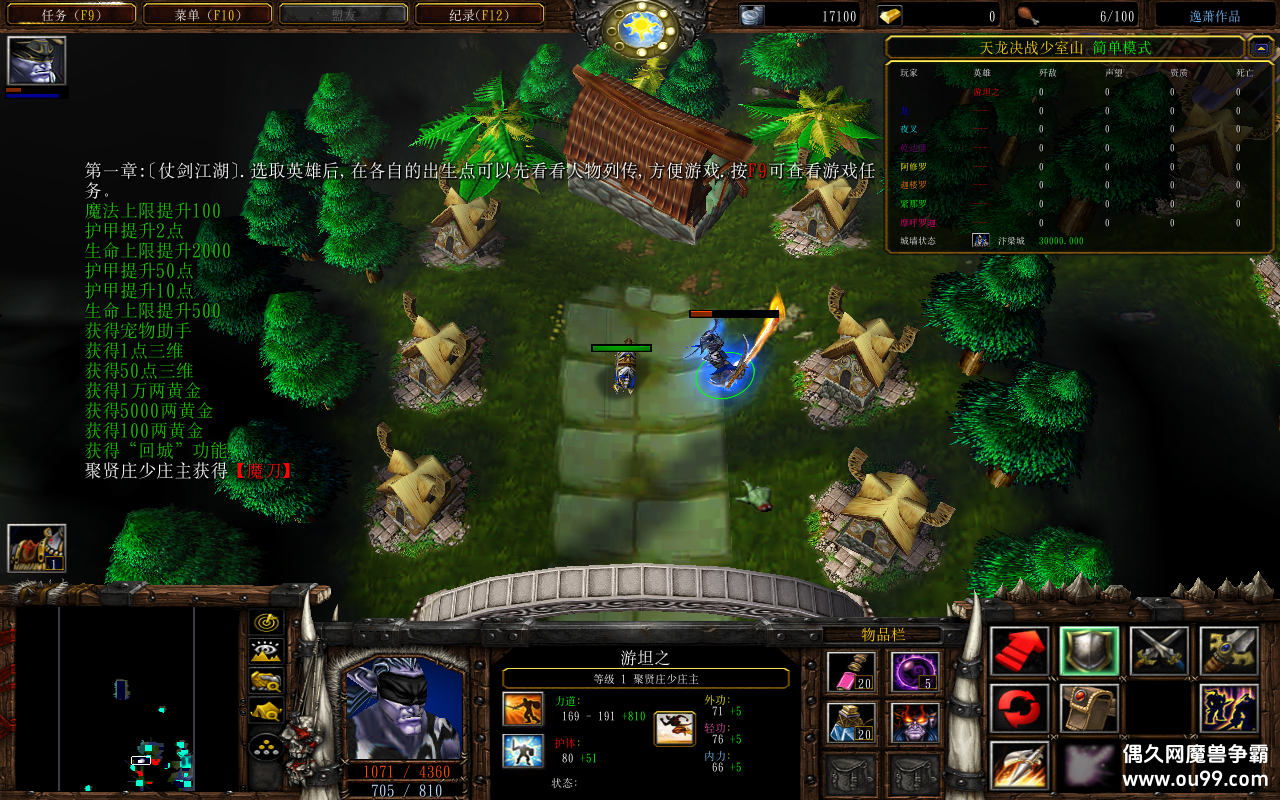Activate the red circular arrows patrol command
The width and height of the screenshot is (1280, 800).
[1020, 709]
